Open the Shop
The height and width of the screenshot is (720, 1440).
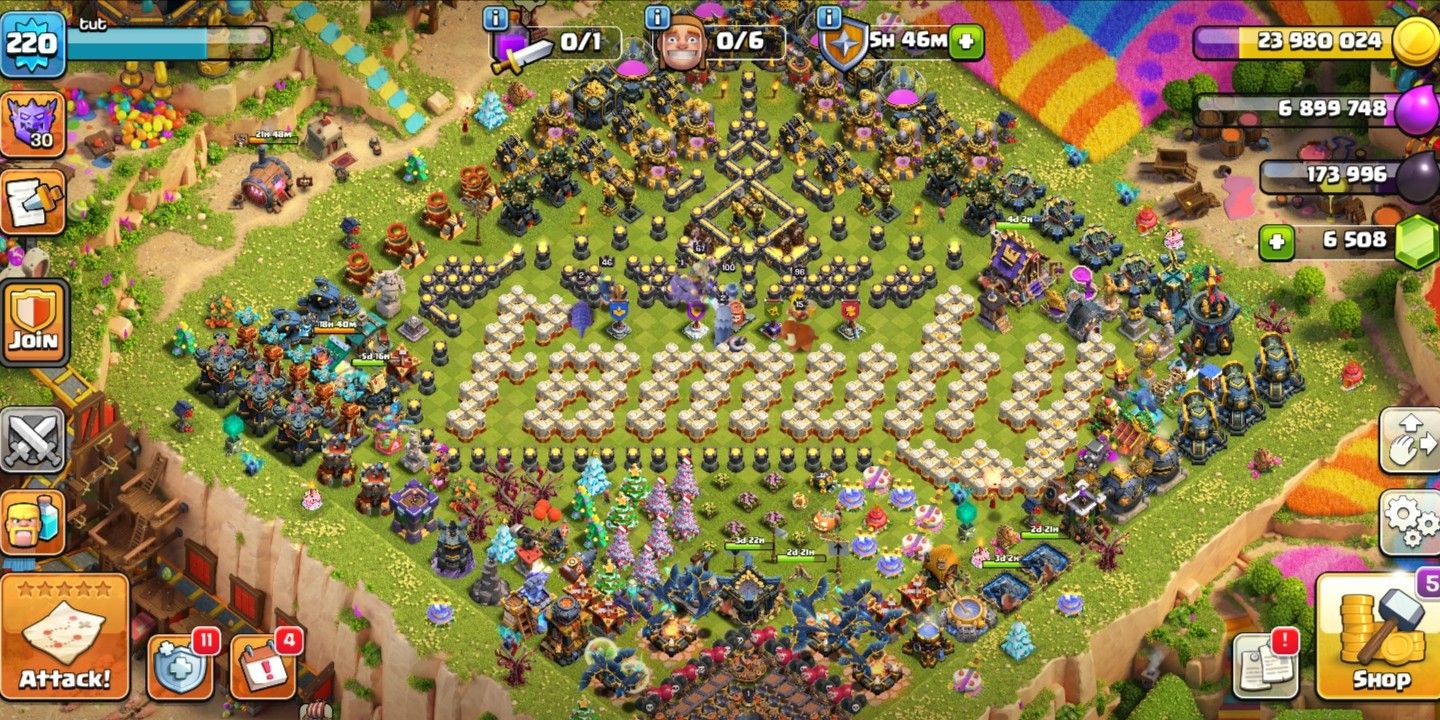point(1381,634)
